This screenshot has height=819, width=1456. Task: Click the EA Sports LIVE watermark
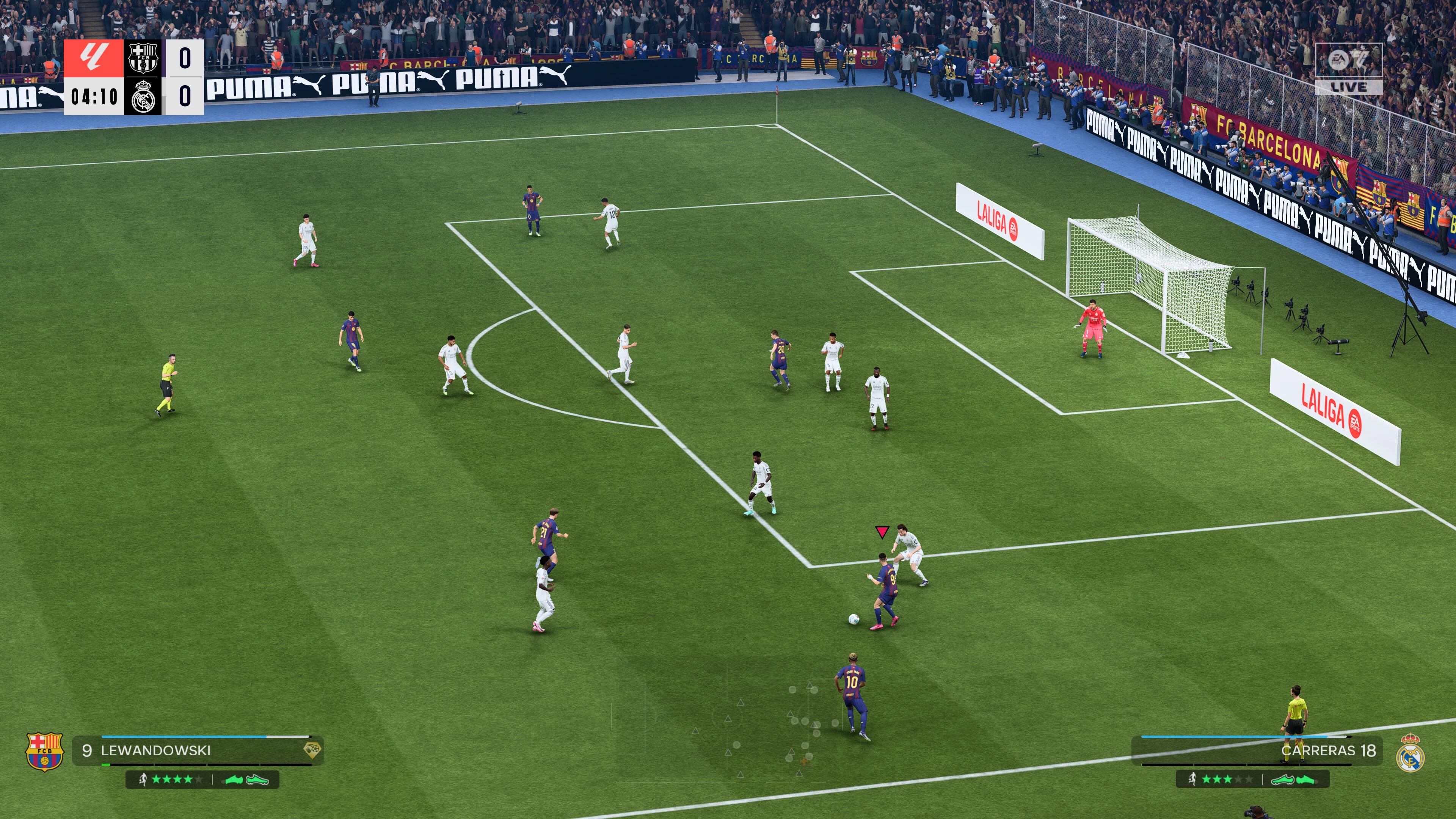(x=1349, y=68)
